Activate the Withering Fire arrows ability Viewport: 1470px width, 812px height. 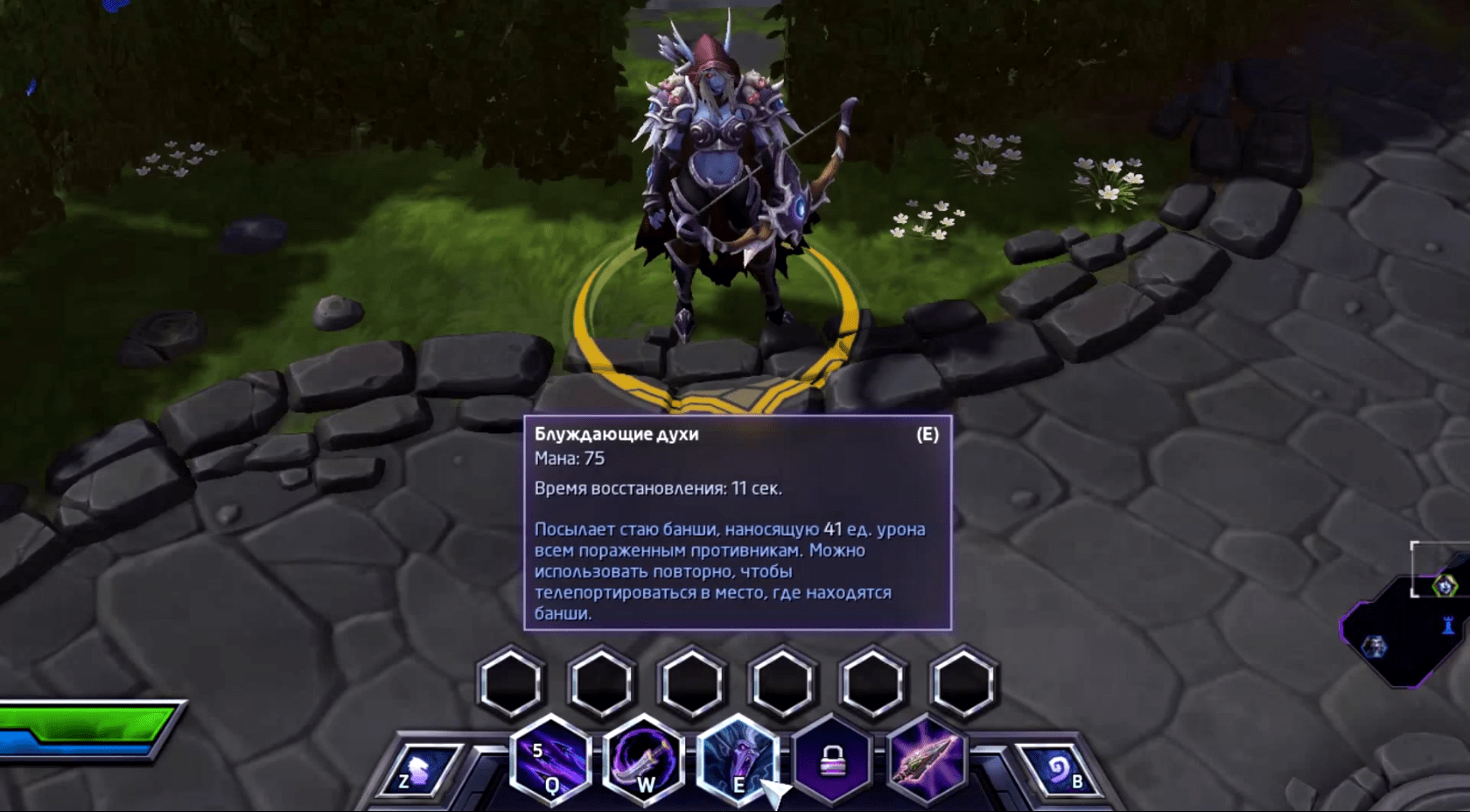pyautogui.click(x=550, y=759)
